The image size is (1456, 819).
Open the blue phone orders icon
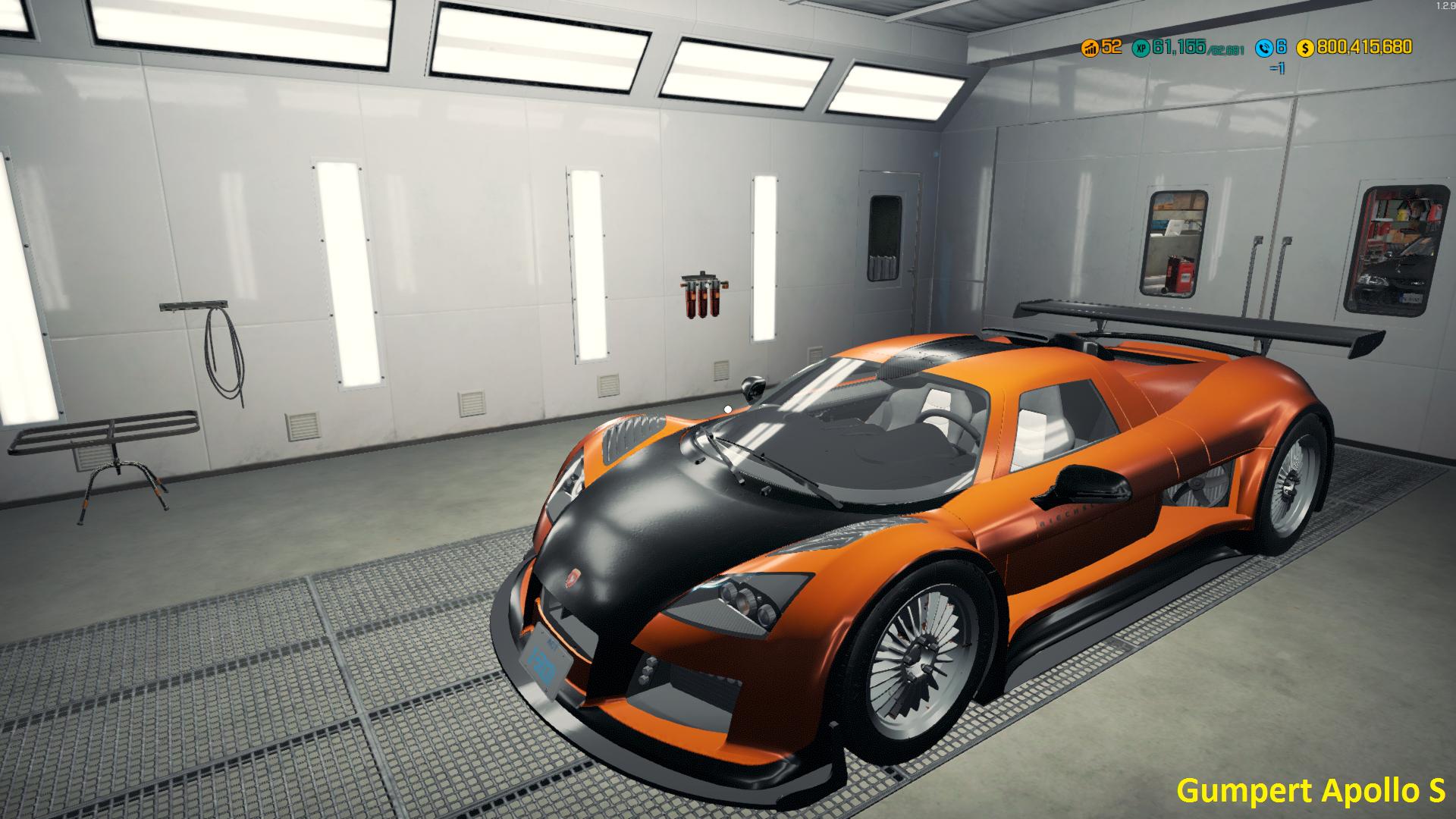point(1263,49)
